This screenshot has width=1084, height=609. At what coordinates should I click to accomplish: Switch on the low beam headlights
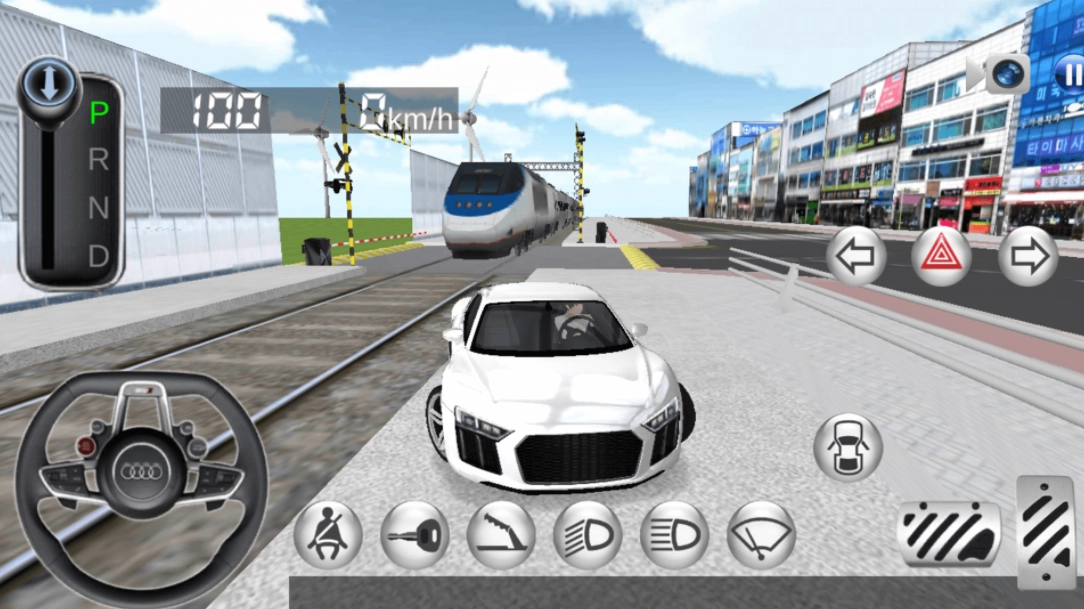(588, 535)
